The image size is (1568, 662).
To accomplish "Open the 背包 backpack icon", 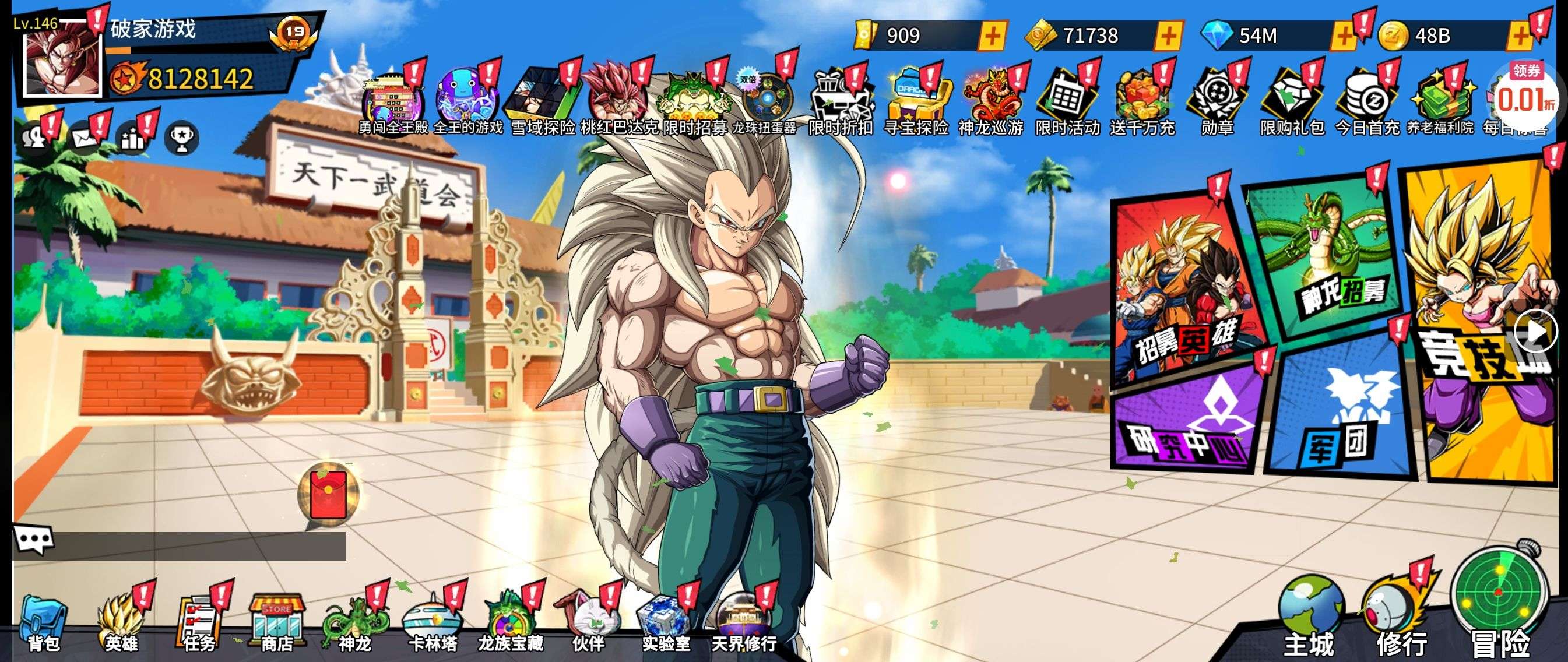I will [x=43, y=624].
